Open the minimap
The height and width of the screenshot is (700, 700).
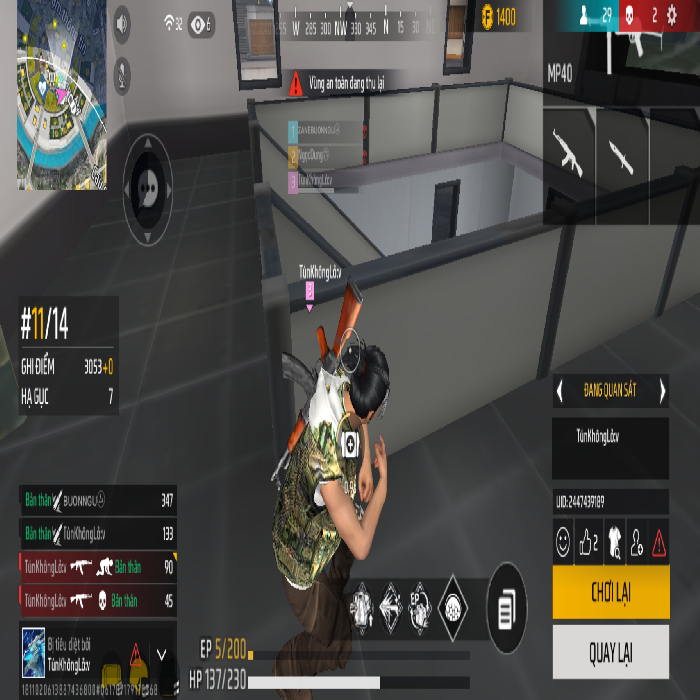(61, 93)
